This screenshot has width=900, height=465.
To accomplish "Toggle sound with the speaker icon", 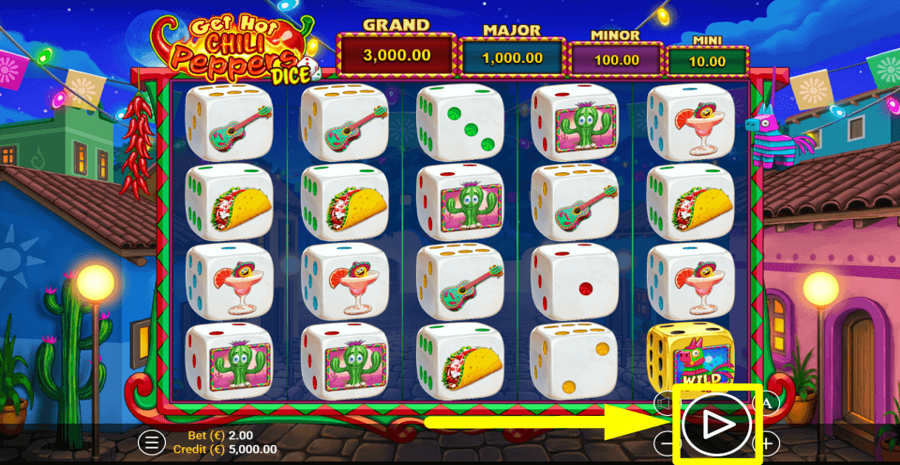I will click(x=665, y=402).
